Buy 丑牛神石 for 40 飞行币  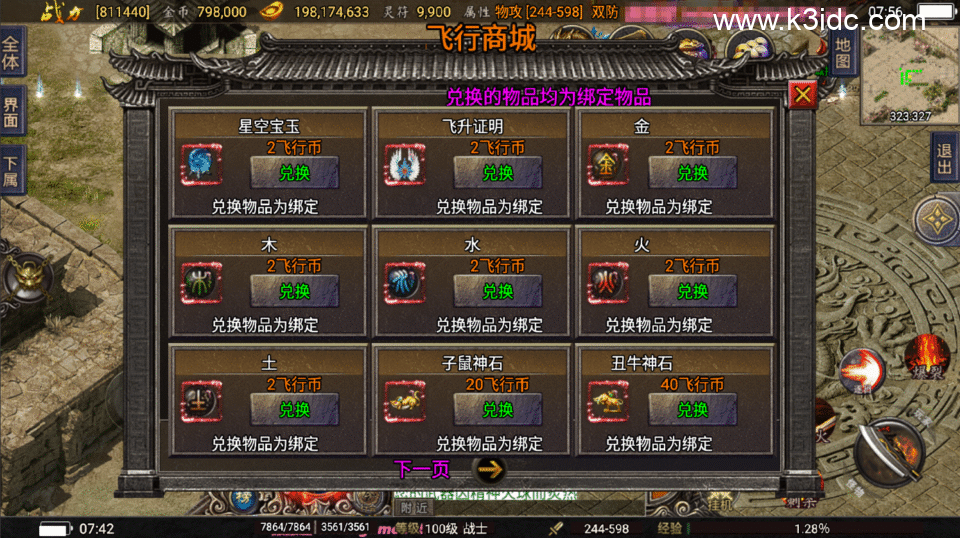pyautogui.click(x=692, y=409)
